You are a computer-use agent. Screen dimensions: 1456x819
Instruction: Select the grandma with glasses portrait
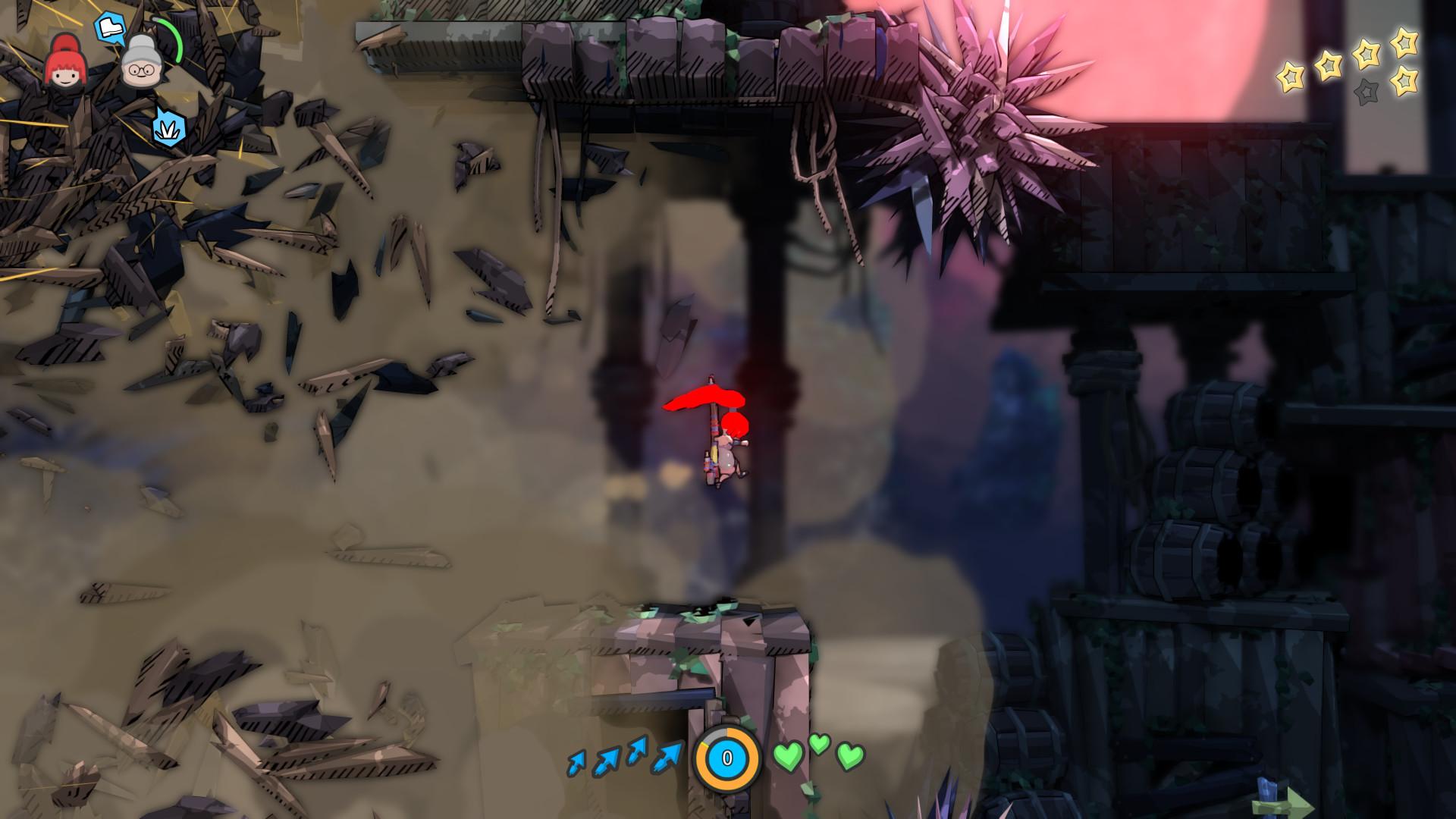[x=140, y=64]
